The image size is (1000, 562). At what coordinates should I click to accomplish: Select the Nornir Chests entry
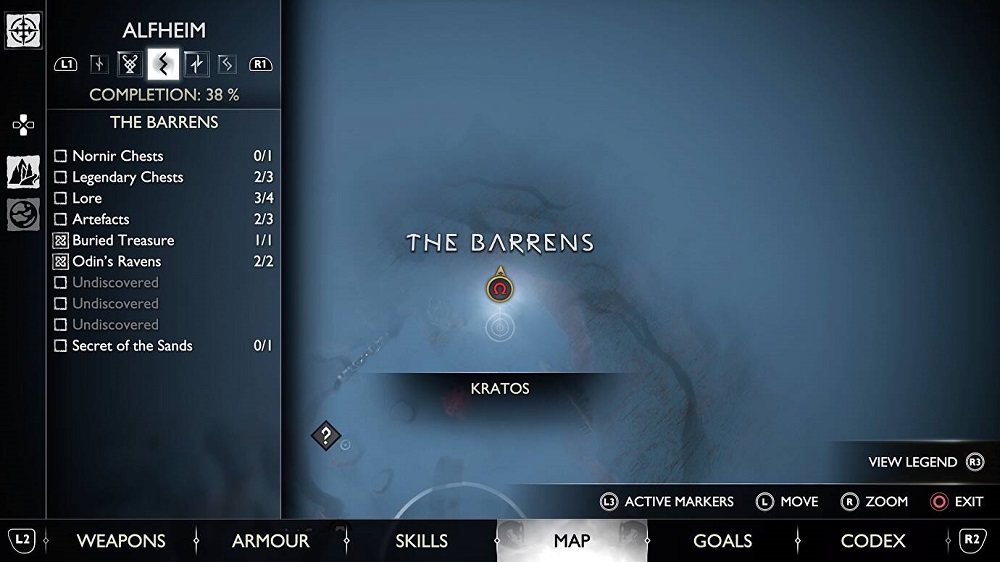(x=117, y=156)
